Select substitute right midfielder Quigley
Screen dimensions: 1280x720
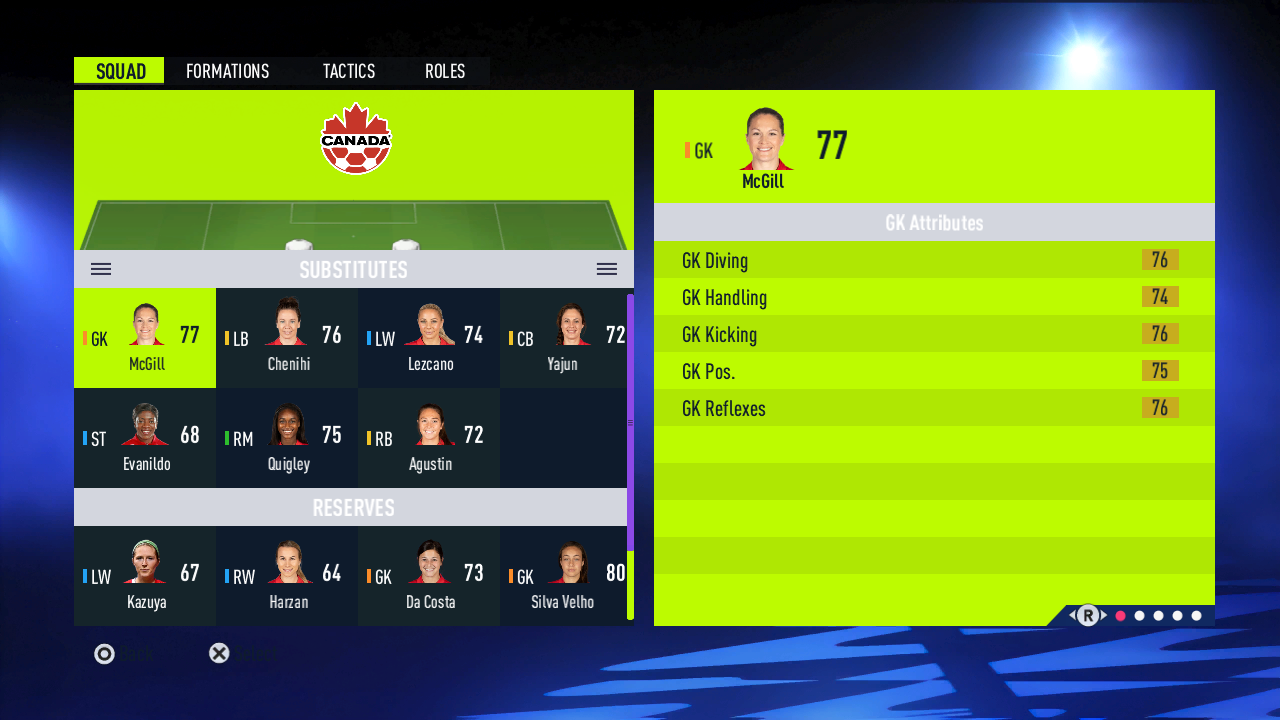(287, 438)
